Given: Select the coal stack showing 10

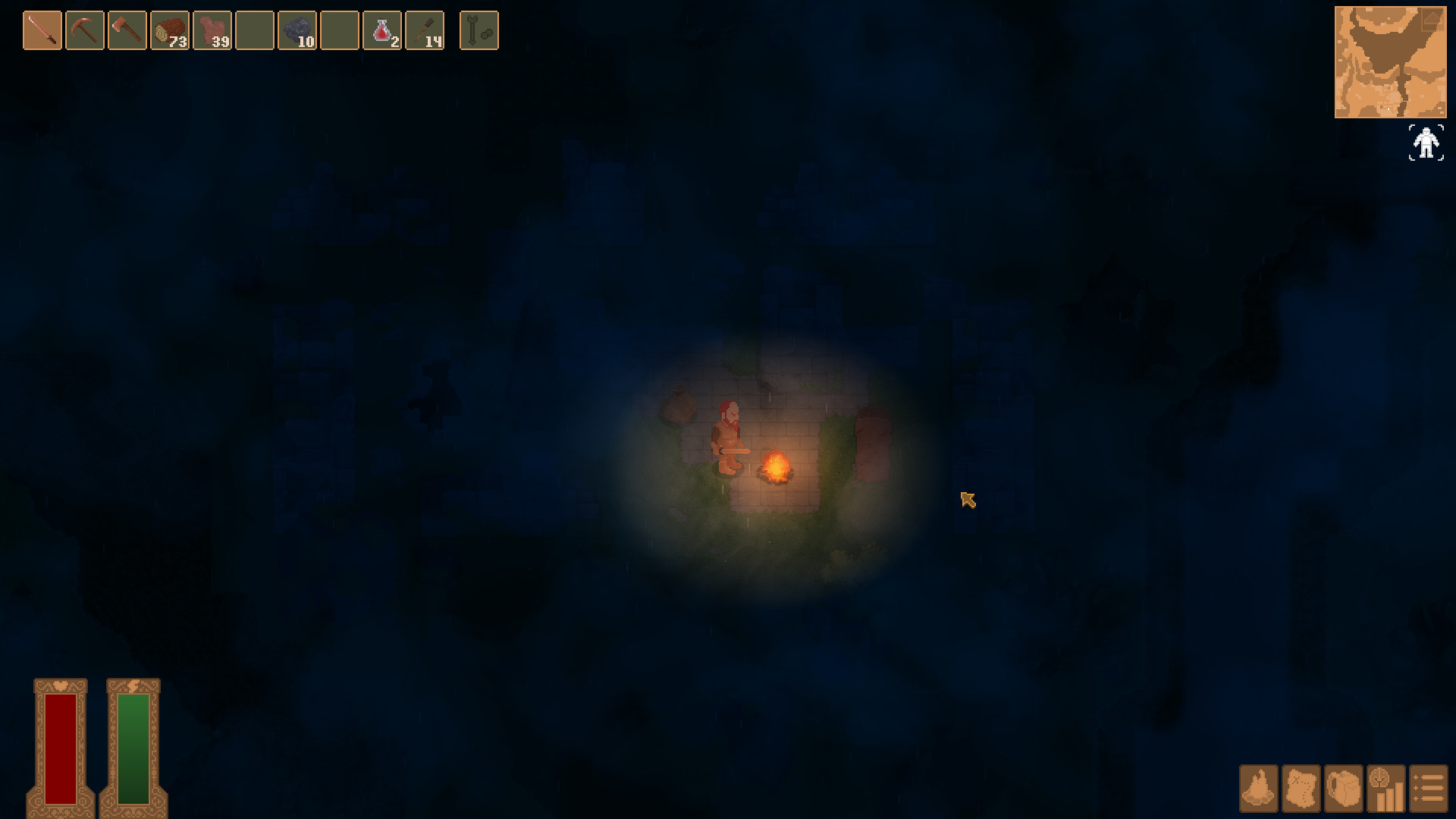Looking at the screenshot, I should point(297,30).
